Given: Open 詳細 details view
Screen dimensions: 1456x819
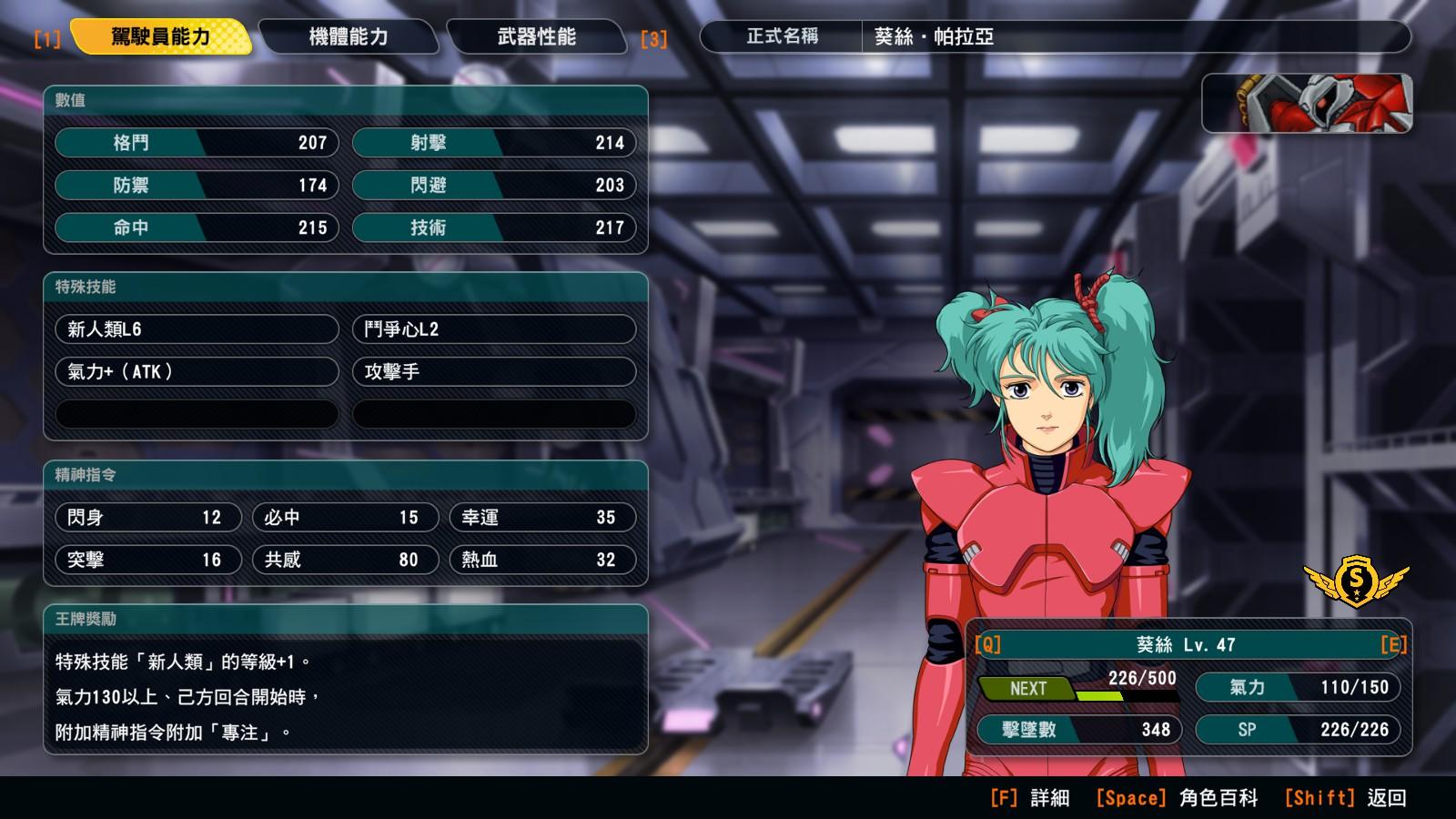Looking at the screenshot, I should click(x=1030, y=798).
